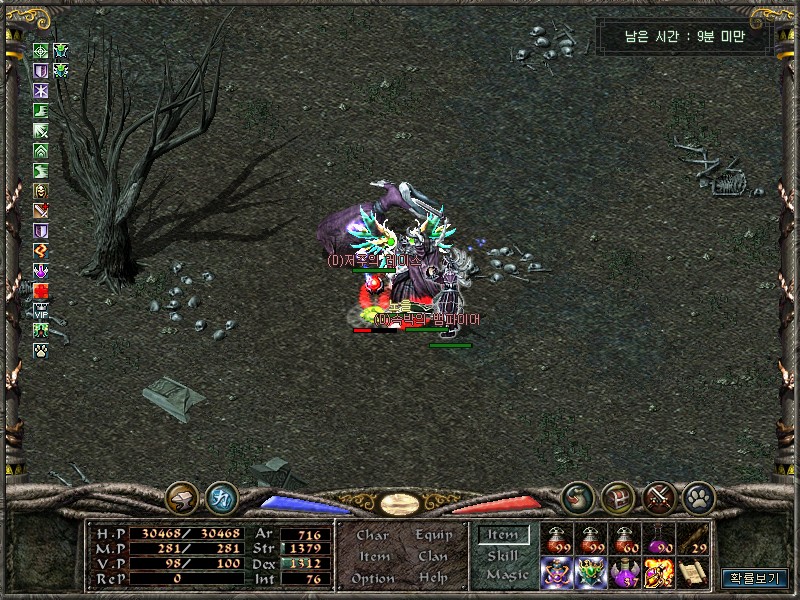Click the round anvil button

click(x=182, y=497)
